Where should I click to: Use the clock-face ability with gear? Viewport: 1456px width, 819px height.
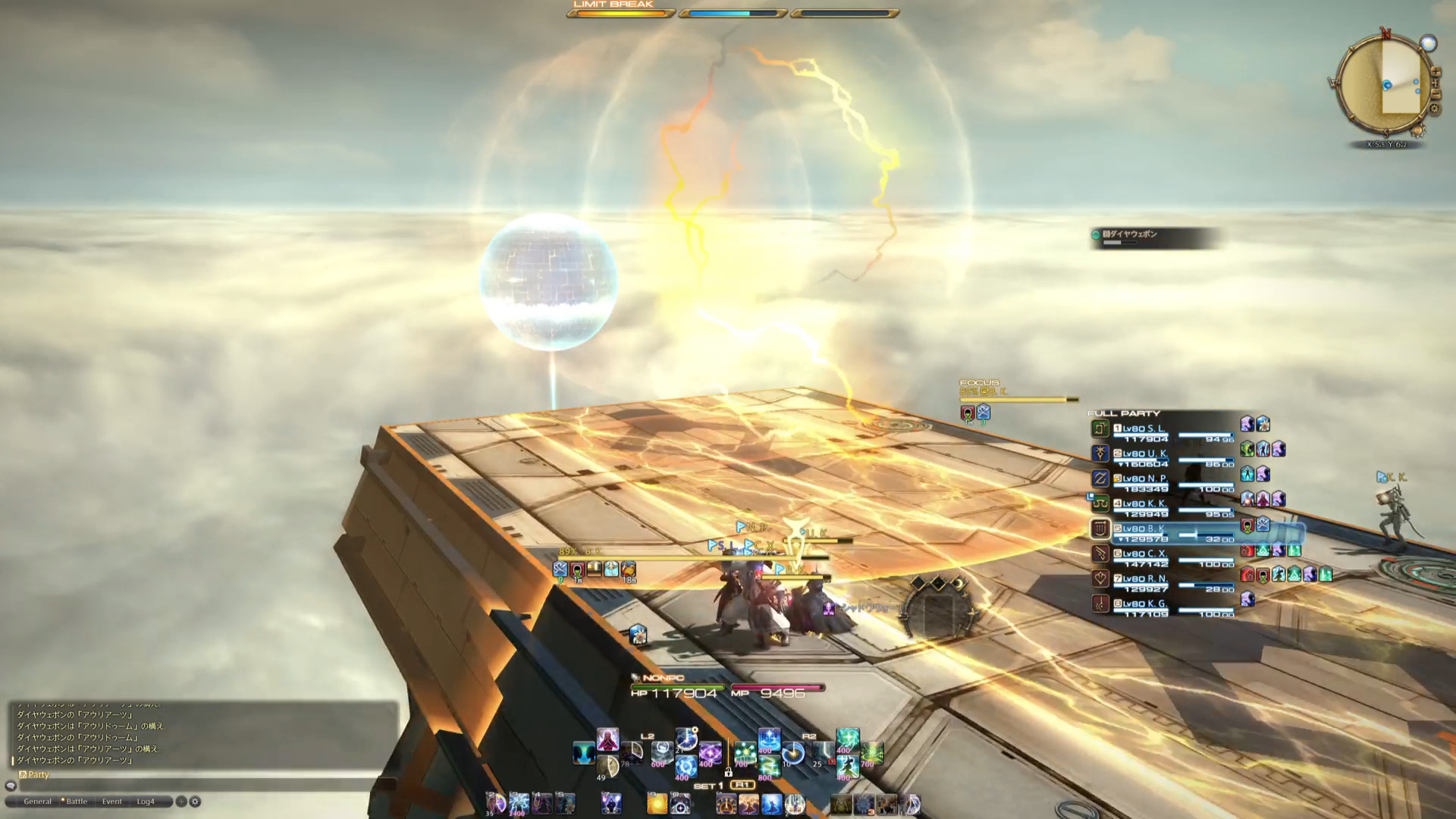click(x=686, y=738)
